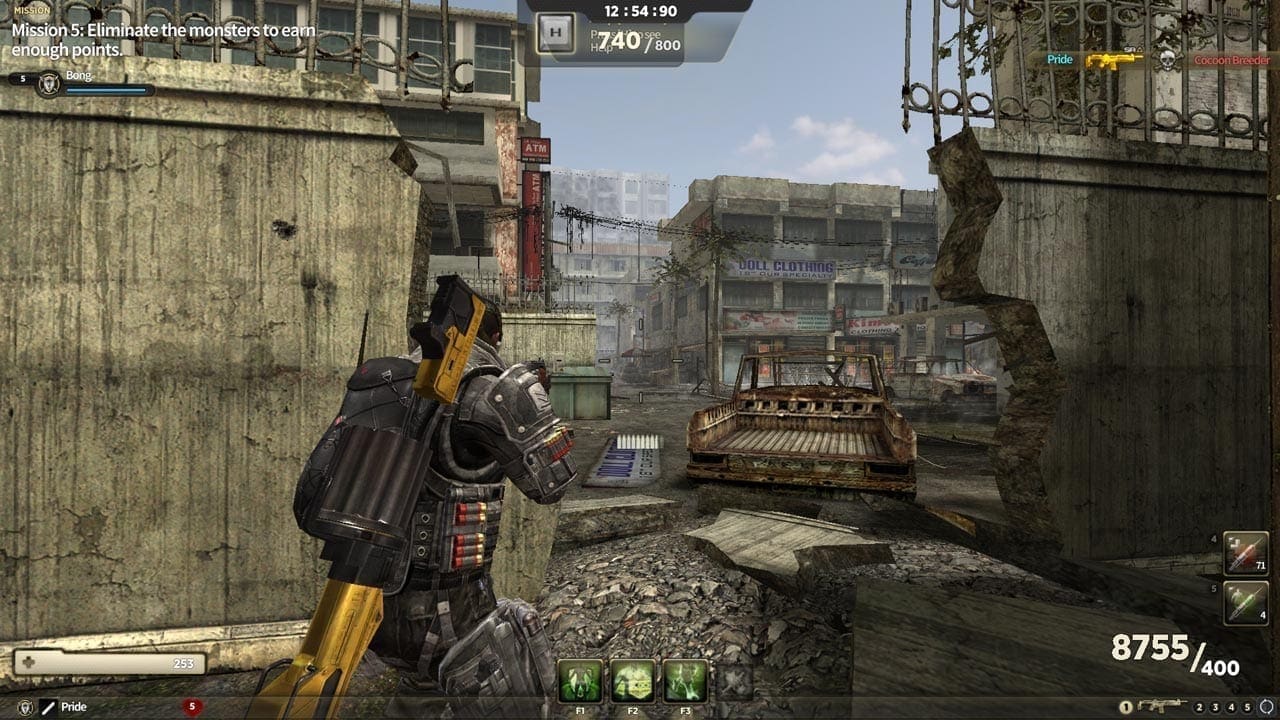Viewport: 1280px width, 720px height.
Task: Switch to weapon slot 2
Action: pyautogui.click(x=1199, y=707)
